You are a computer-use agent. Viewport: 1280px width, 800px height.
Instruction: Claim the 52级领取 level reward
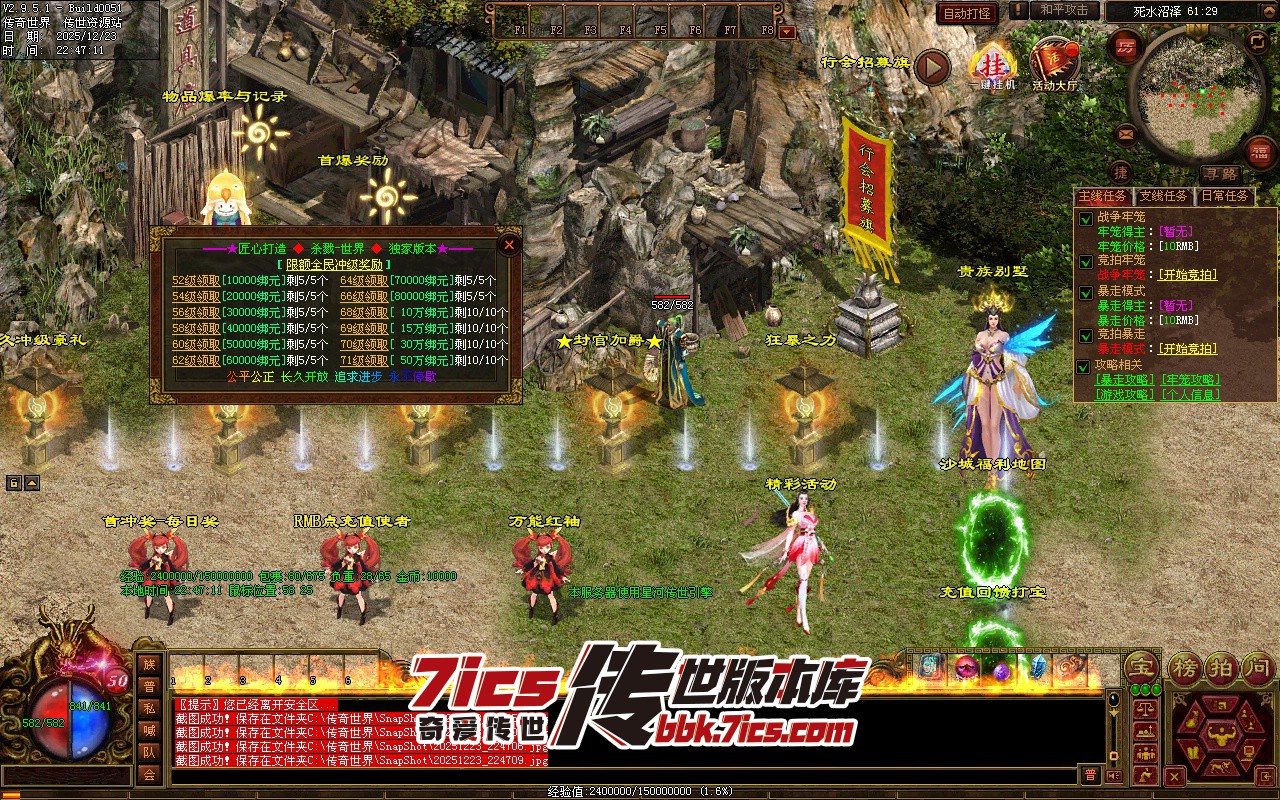click(x=195, y=281)
